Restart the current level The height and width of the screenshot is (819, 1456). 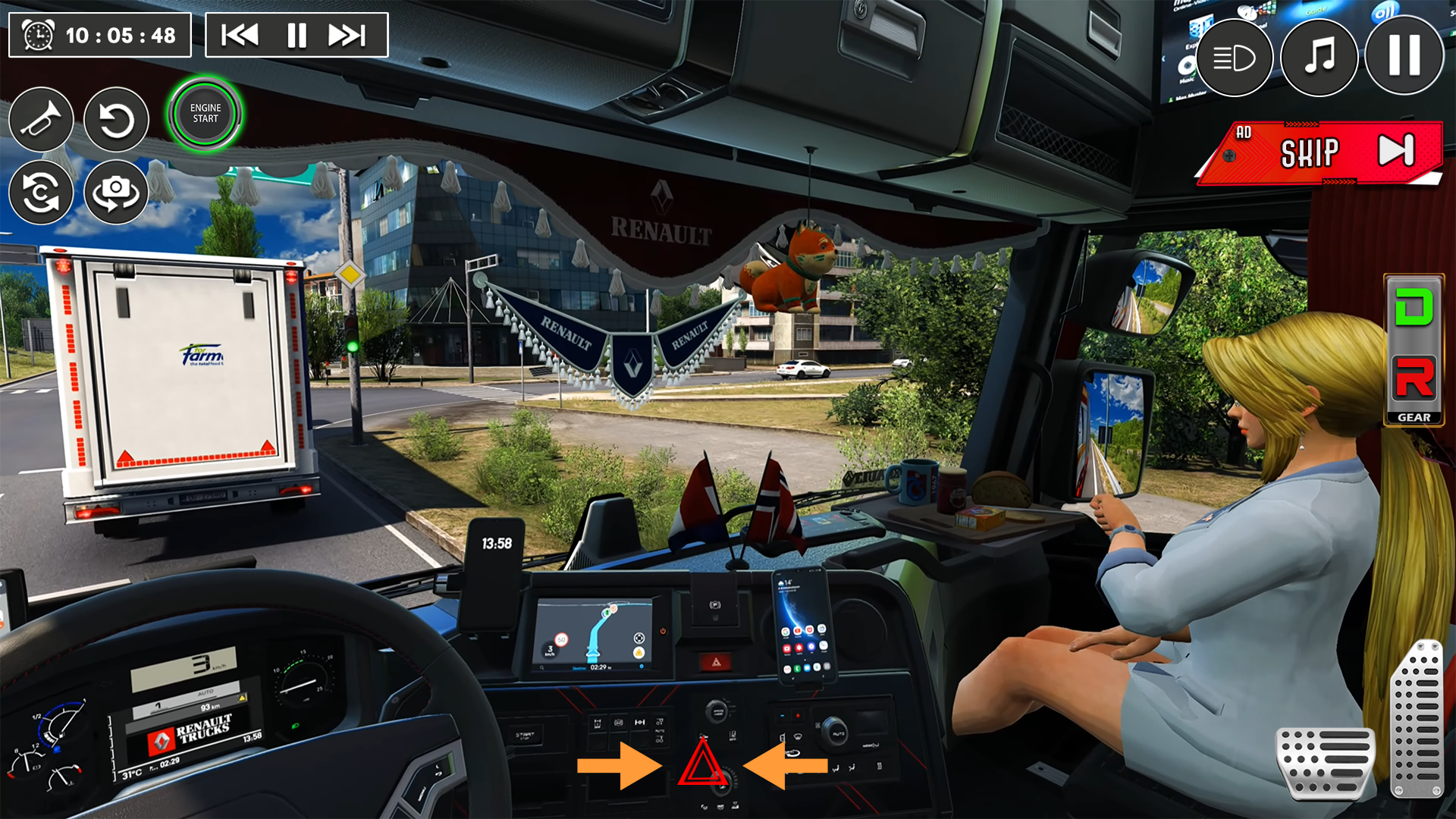[115, 119]
